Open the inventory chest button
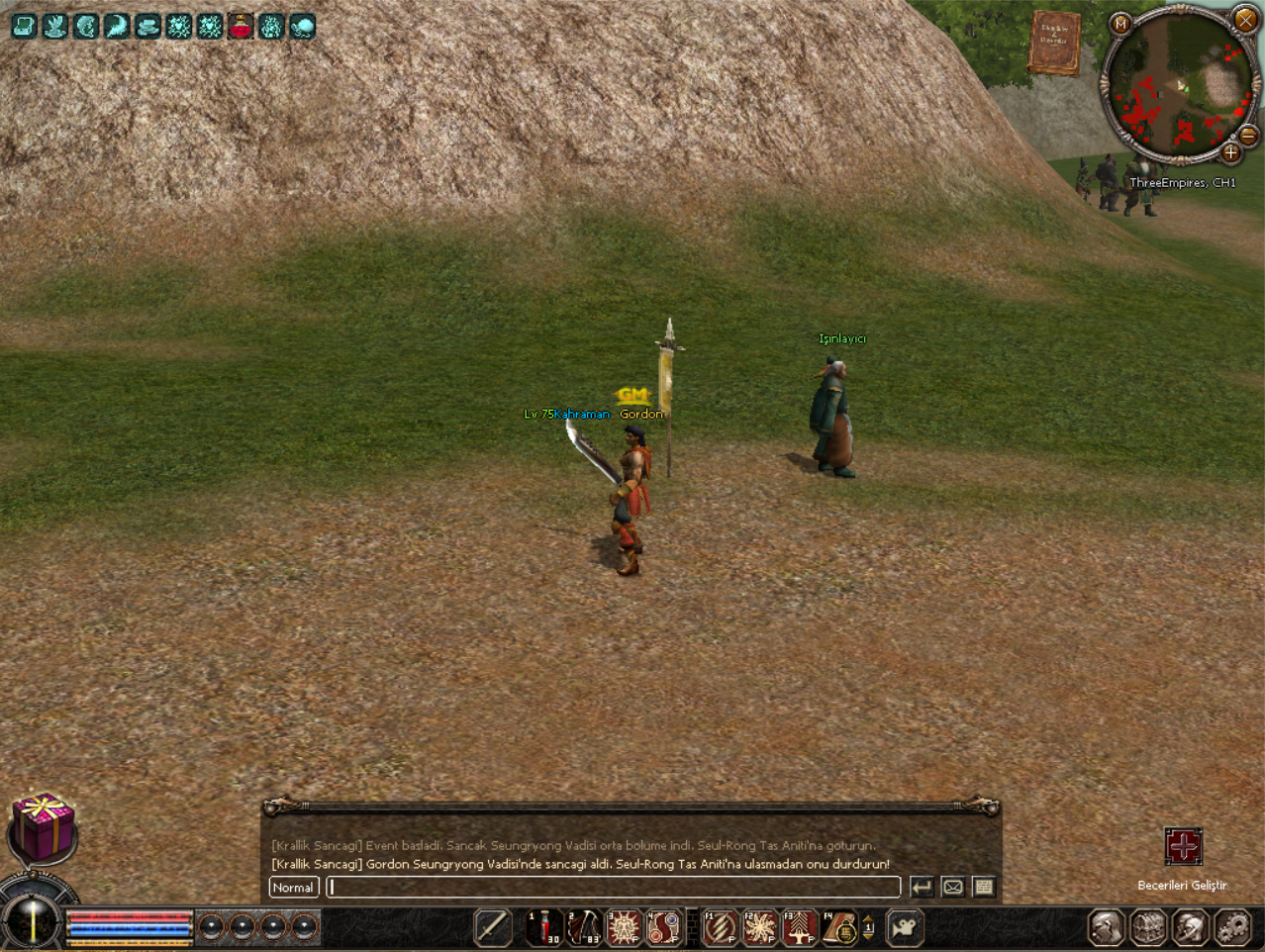The width and height of the screenshot is (1265, 952). click(x=1148, y=927)
